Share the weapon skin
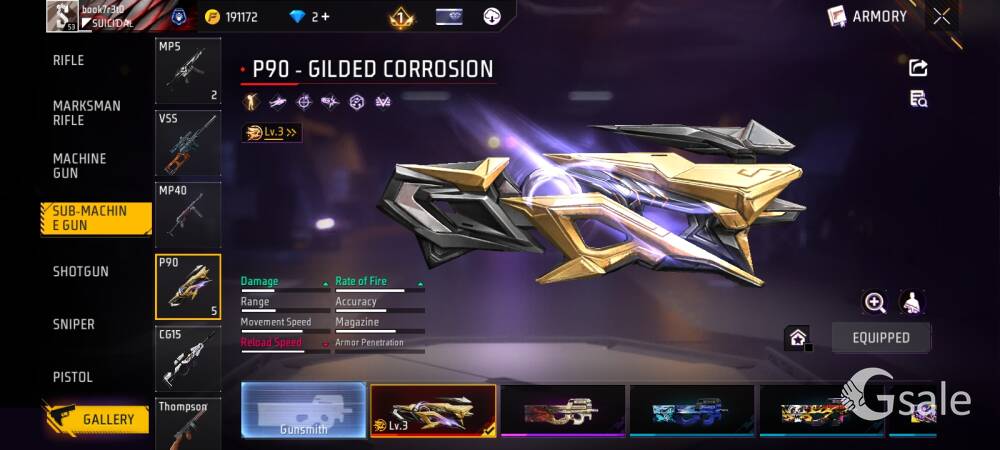This screenshot has height=450, width=1000. click(918, 67)
